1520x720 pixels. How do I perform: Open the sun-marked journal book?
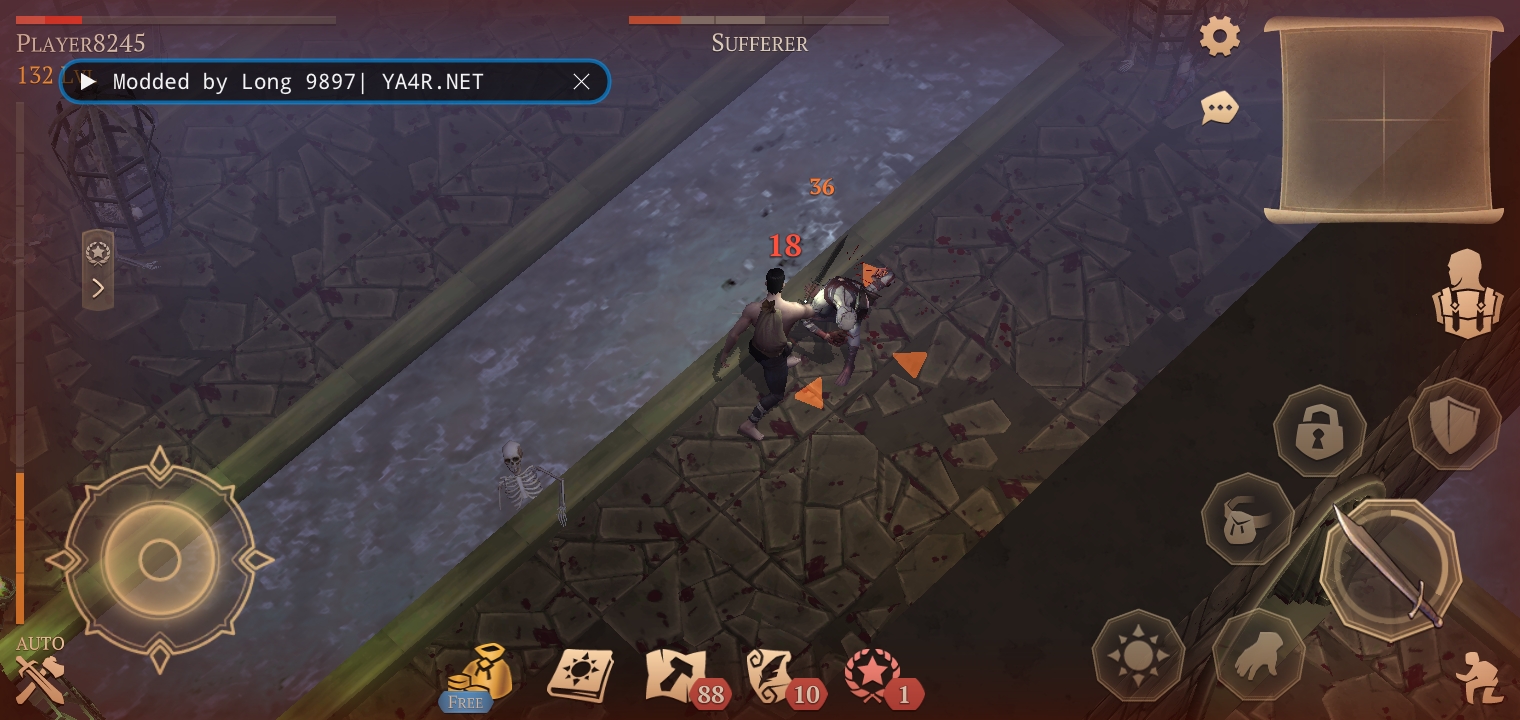[x=579, y=675]
